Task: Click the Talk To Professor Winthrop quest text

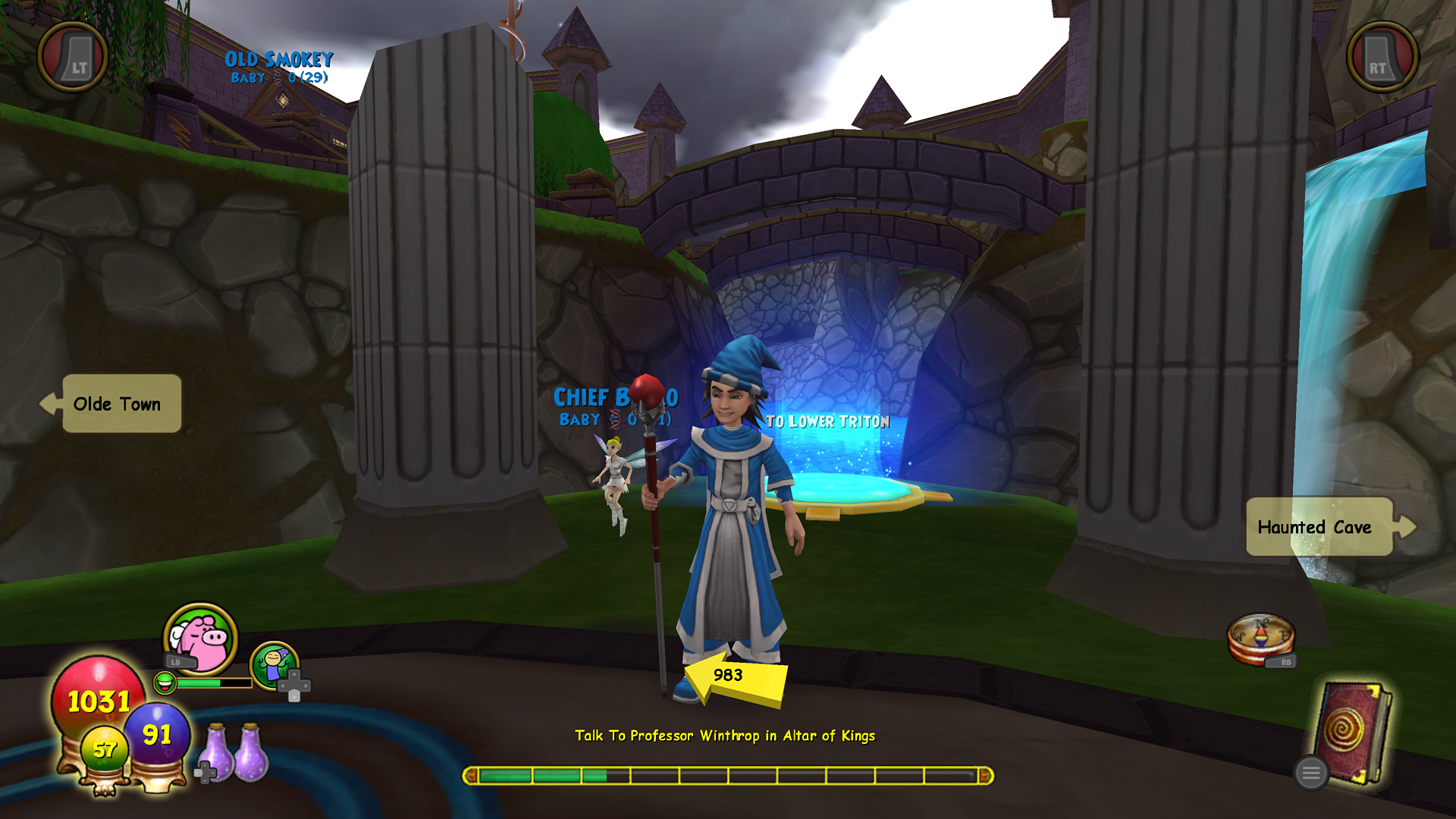Action: point(725,736)
